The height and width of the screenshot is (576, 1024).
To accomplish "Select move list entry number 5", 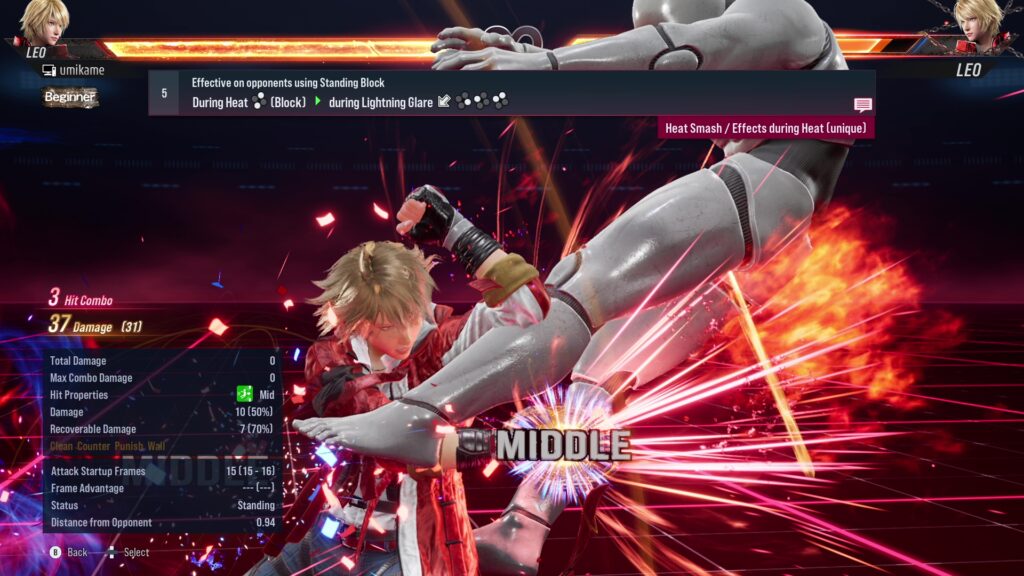I will click(x=164, y=92).
